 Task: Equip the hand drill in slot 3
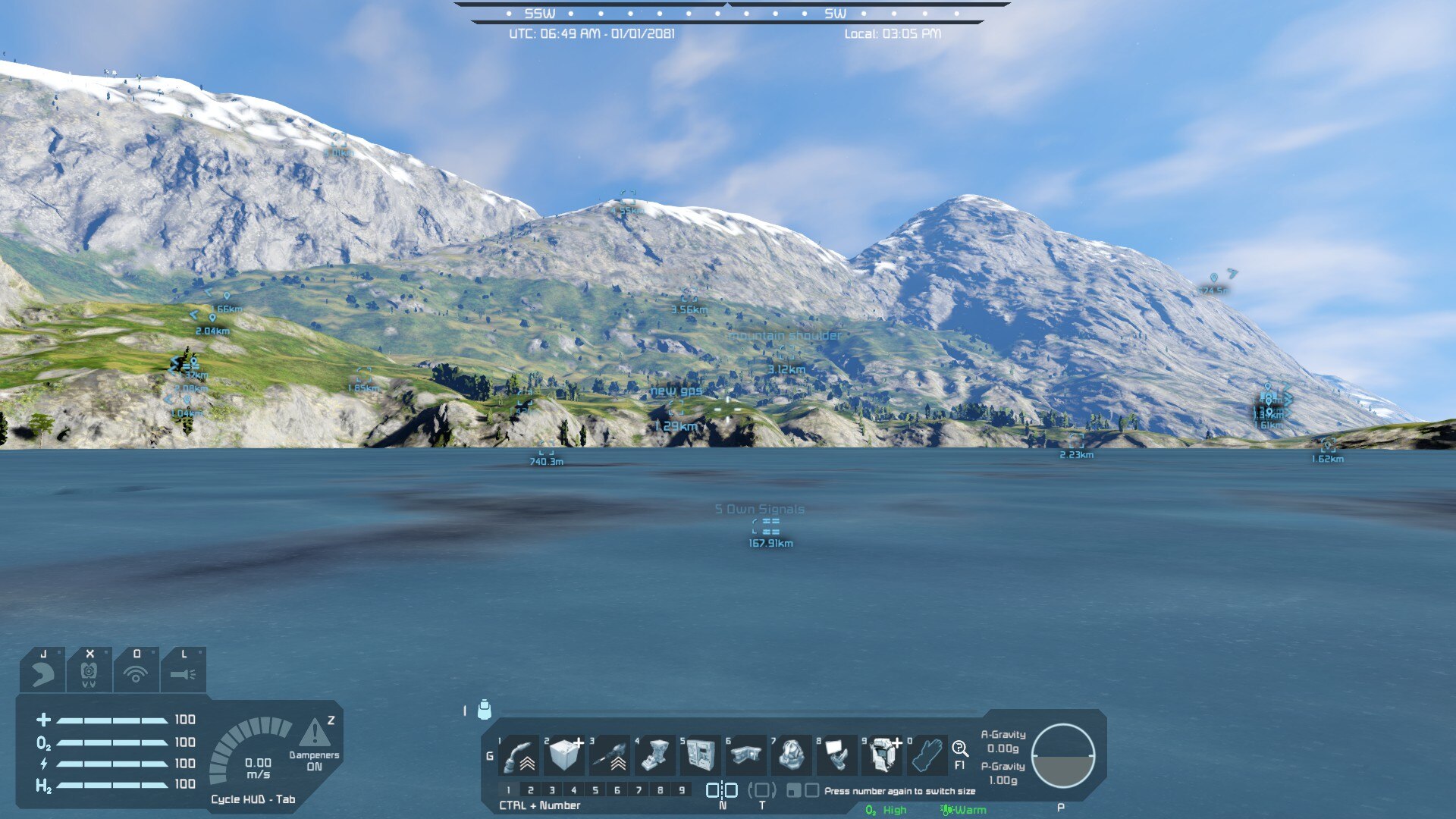point(610,755)
